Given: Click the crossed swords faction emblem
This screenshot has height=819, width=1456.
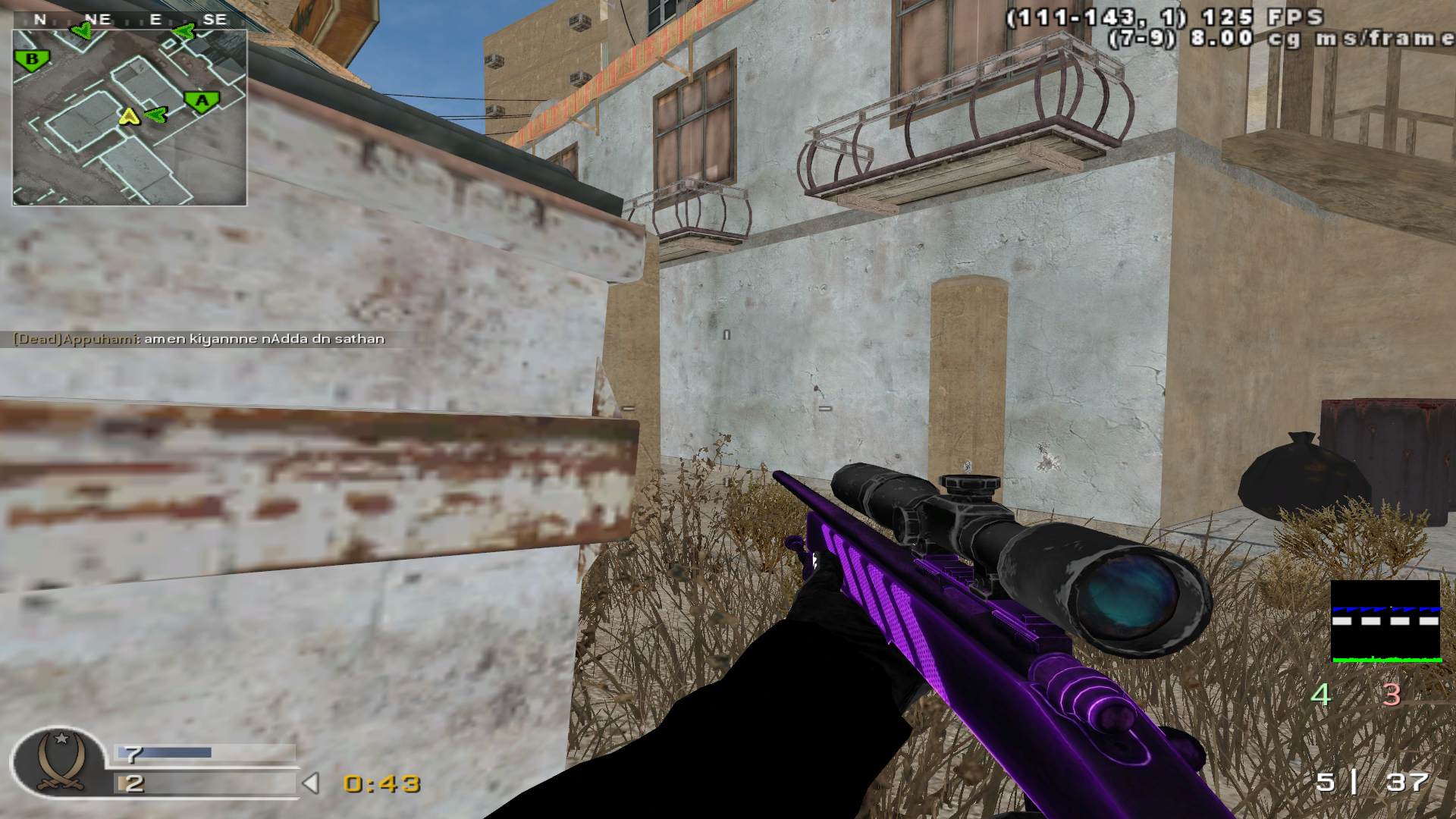Looking at the screenshot, I should point(58,762).
